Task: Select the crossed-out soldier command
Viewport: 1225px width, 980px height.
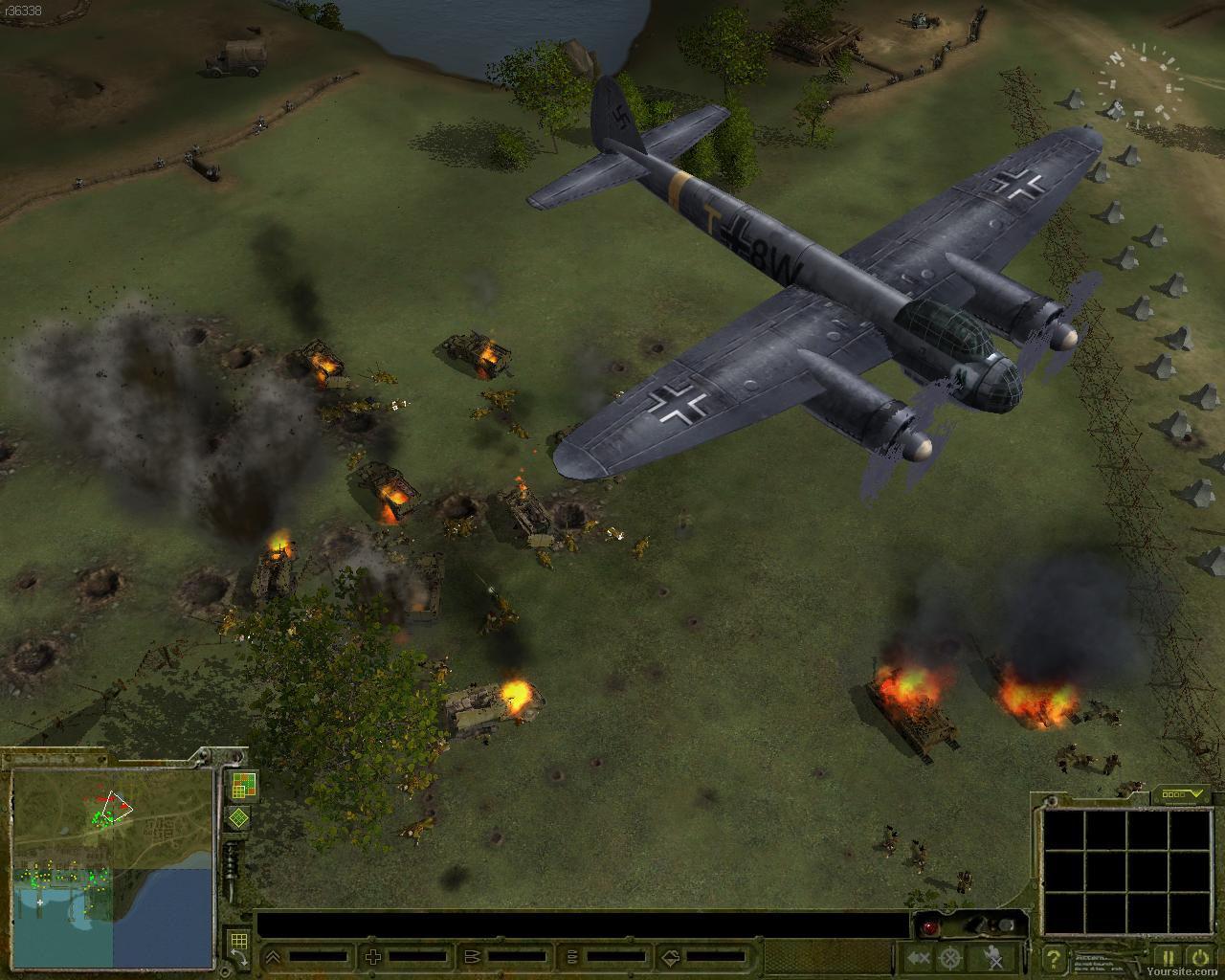Action: pos(995,957)
